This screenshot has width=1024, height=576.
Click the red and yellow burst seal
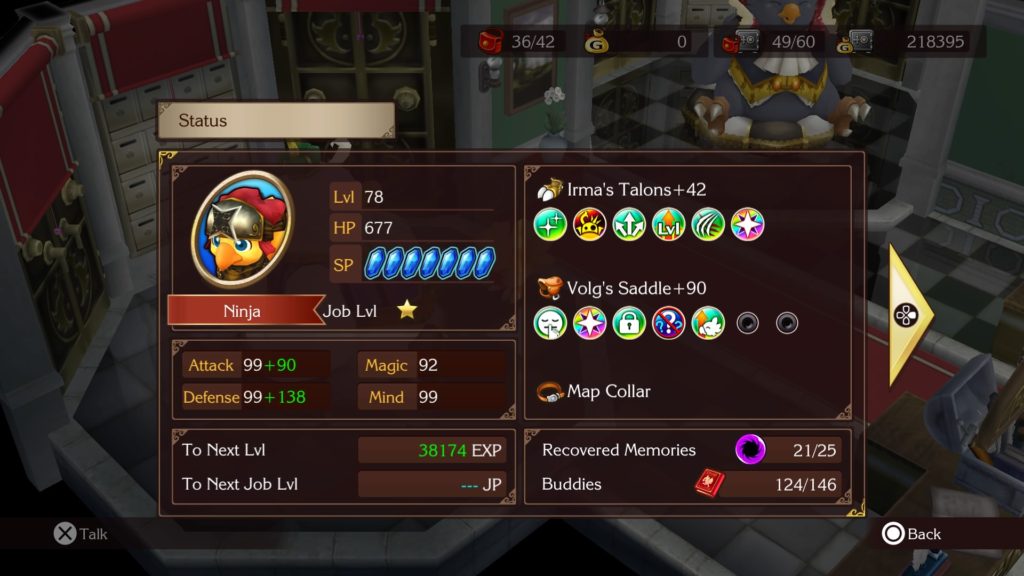click(x=590, y=225)
